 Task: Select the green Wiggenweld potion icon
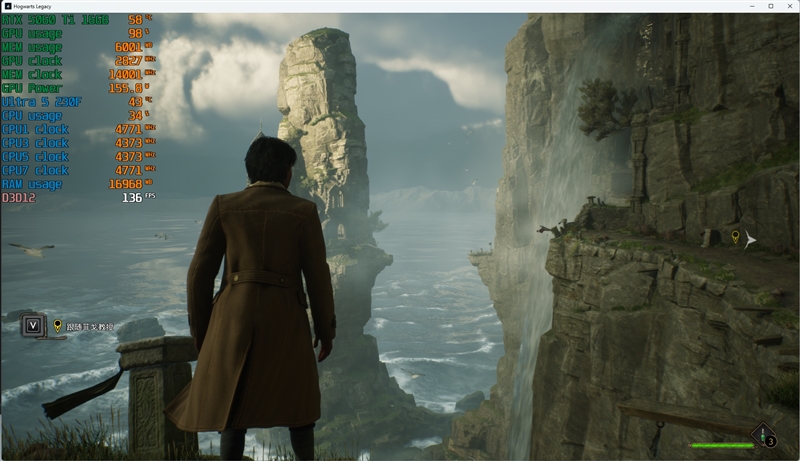click(764, 434)
